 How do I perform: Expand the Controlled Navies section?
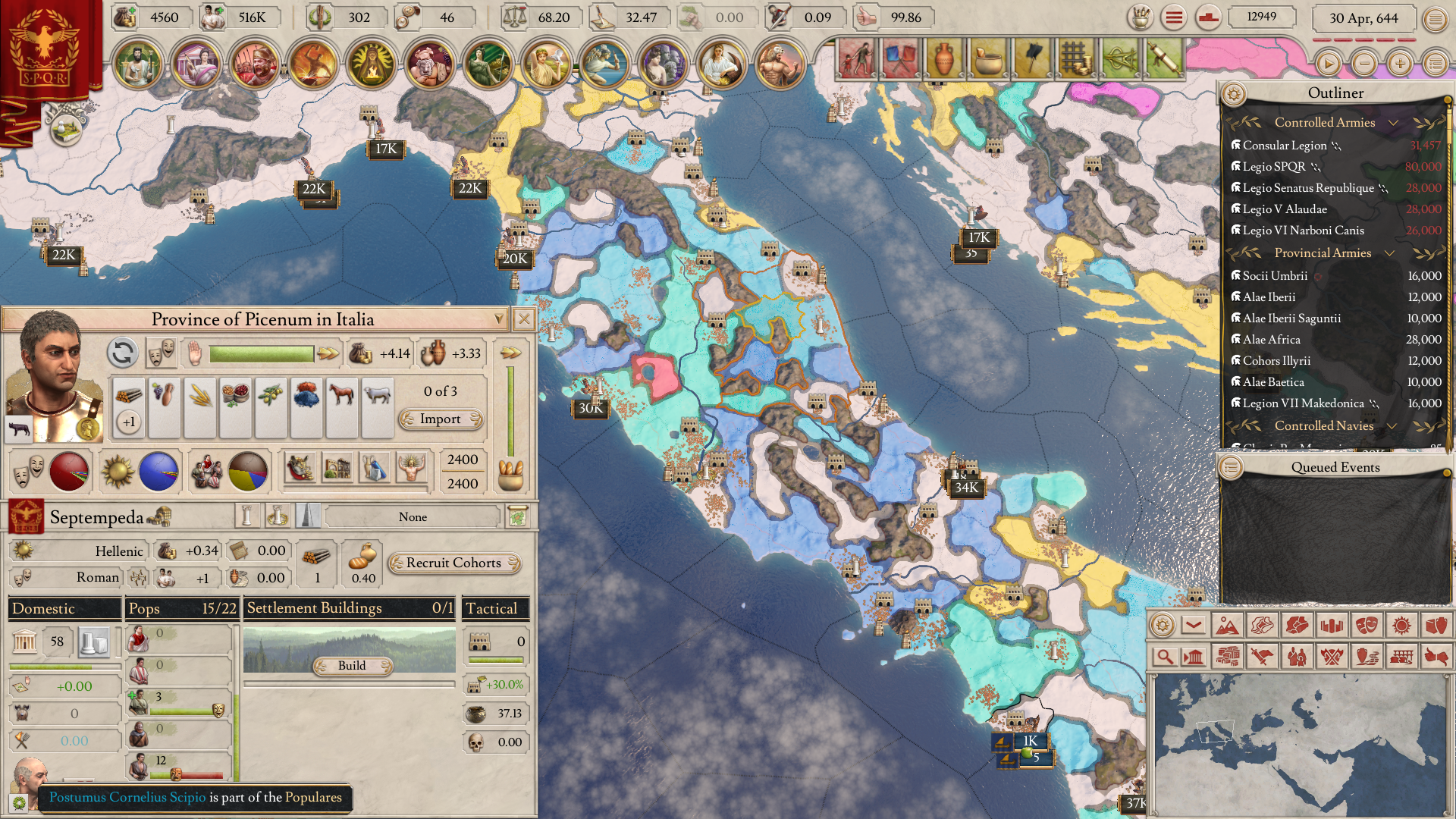pyautogui.click(x=1392, y=426)
